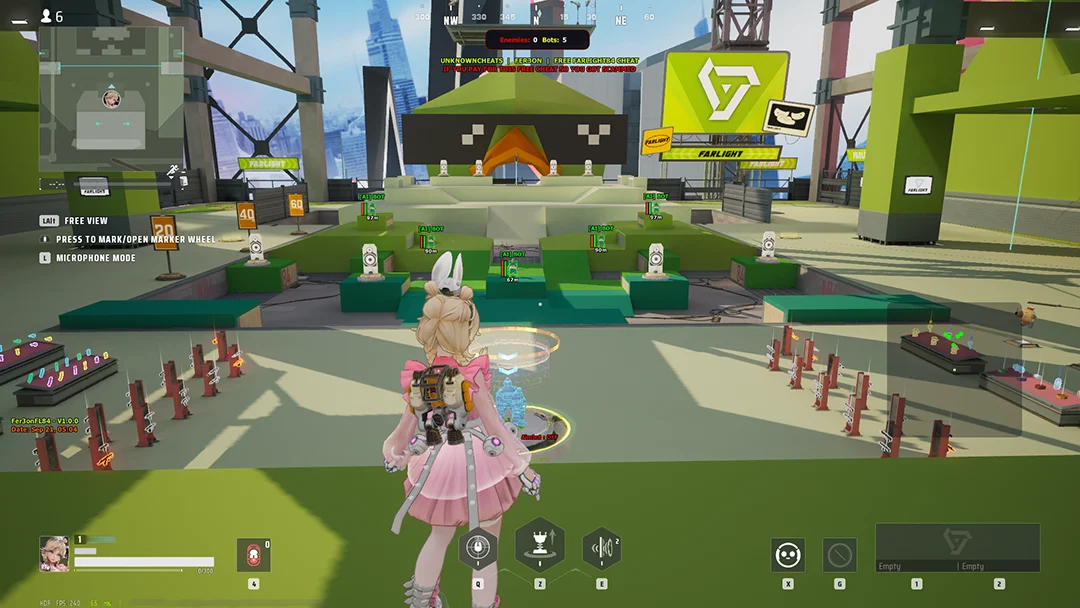Viewport: 1080px width, 608px height.
Task: Select the player portrait next to the health bar
Action: 54,553
